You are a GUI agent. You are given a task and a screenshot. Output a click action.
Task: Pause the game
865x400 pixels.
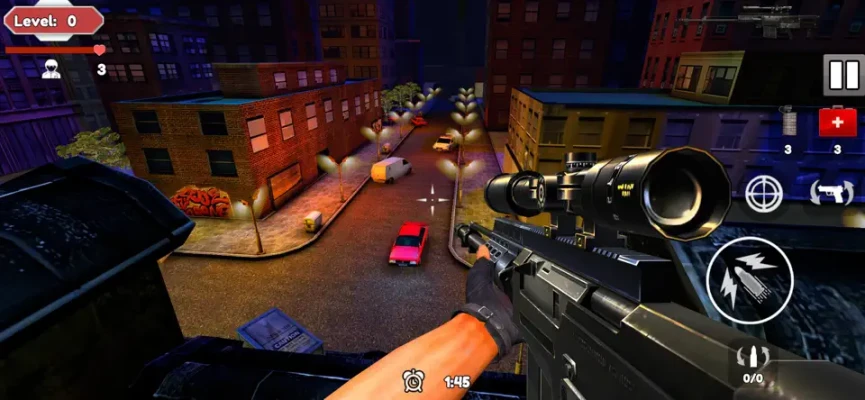click(842, 75)
